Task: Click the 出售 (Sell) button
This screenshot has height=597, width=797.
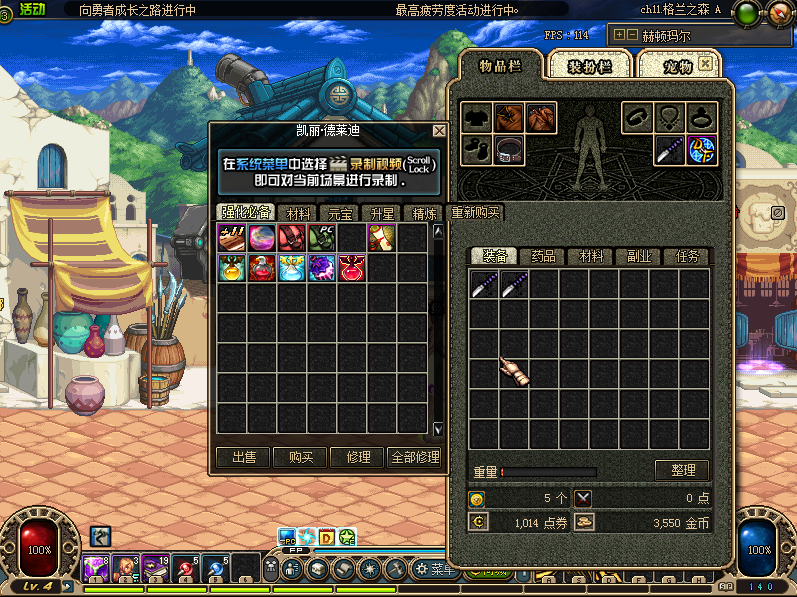Action: click(243, 457)
